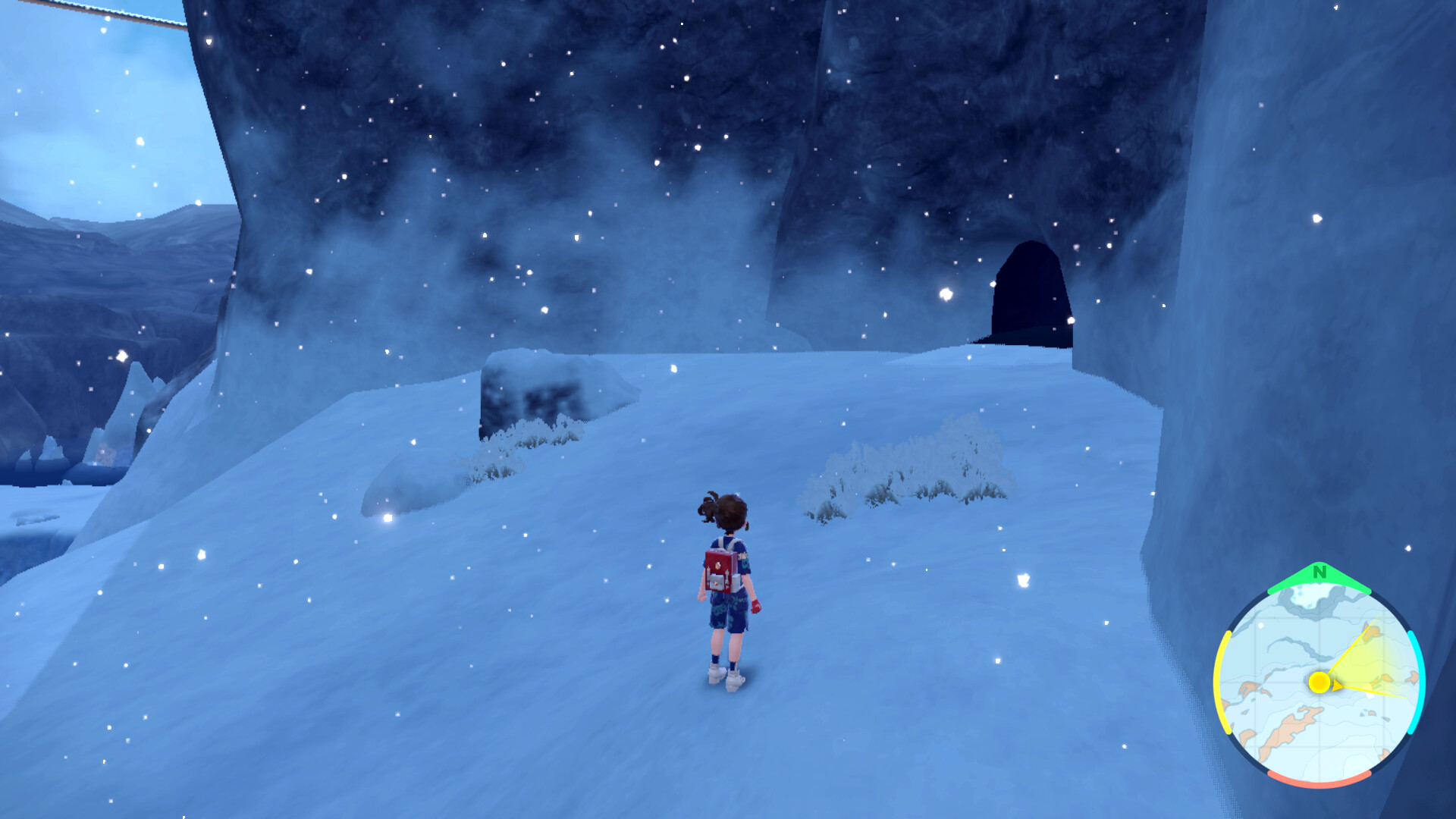
Task: Click the yellow player marker on minimap
Action: tap(1319, 682)
